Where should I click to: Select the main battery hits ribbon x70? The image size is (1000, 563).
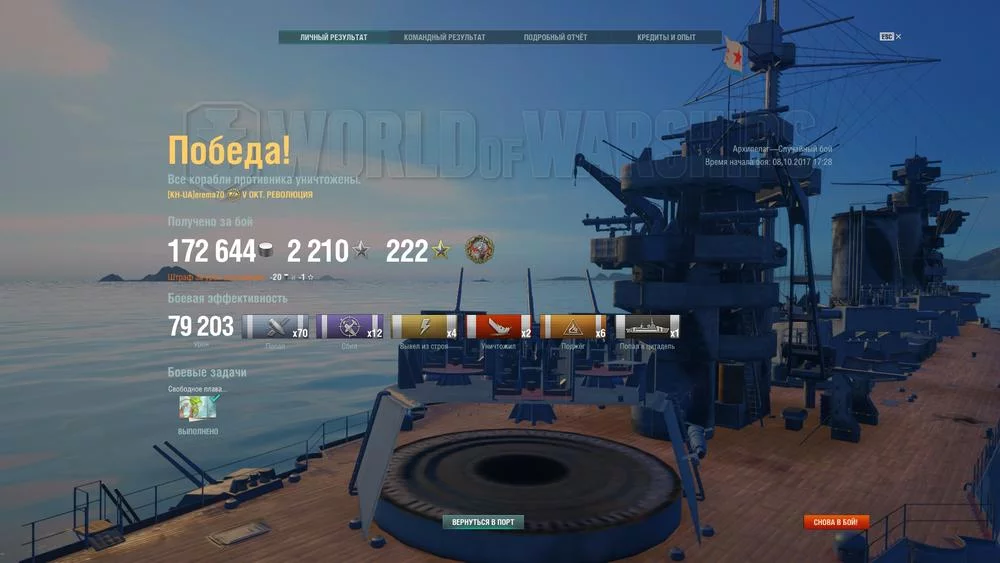coord(275,327)
